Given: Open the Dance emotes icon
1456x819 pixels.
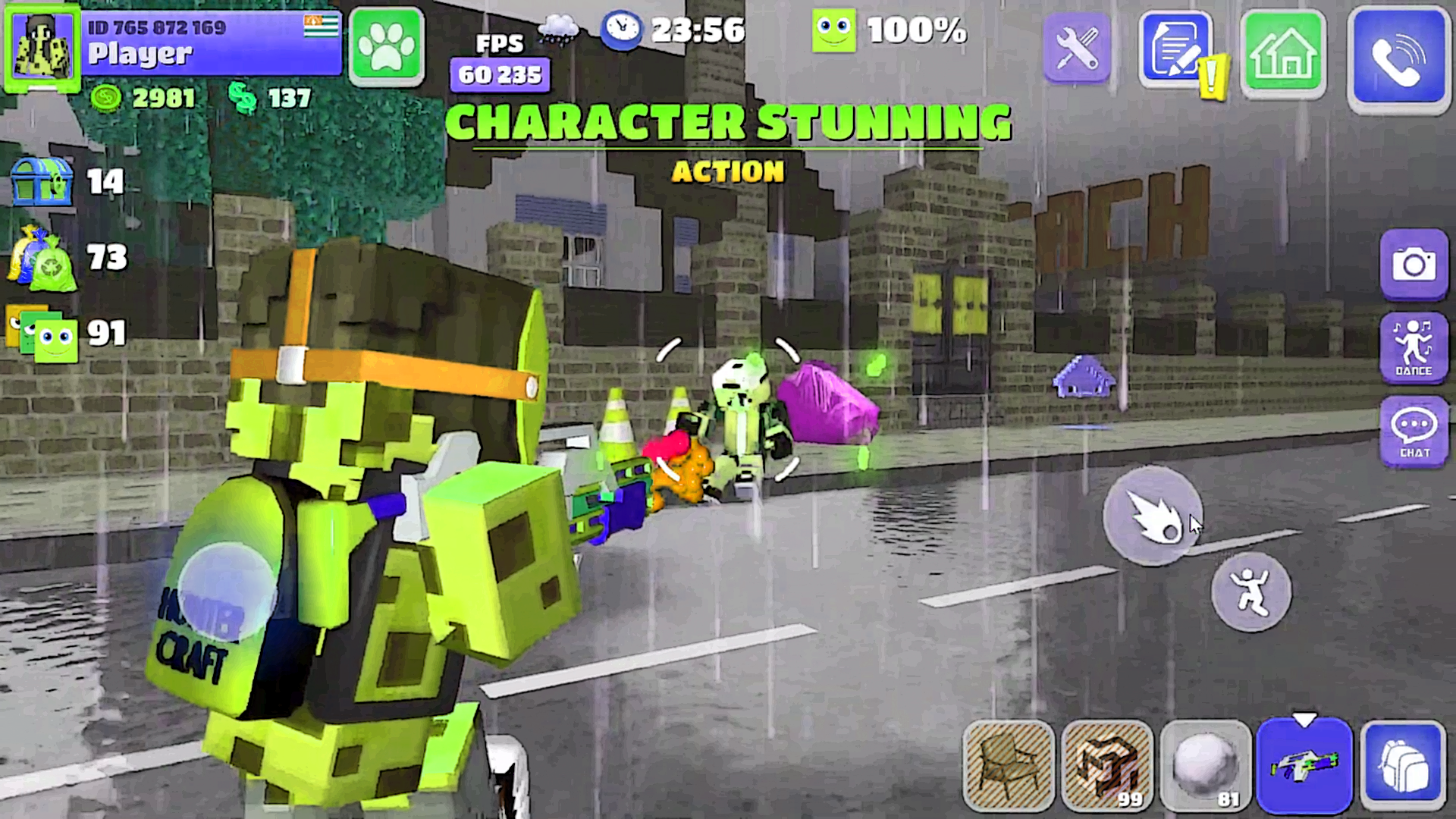Looking at the screenshot, I should click(x=1414, y=345).
